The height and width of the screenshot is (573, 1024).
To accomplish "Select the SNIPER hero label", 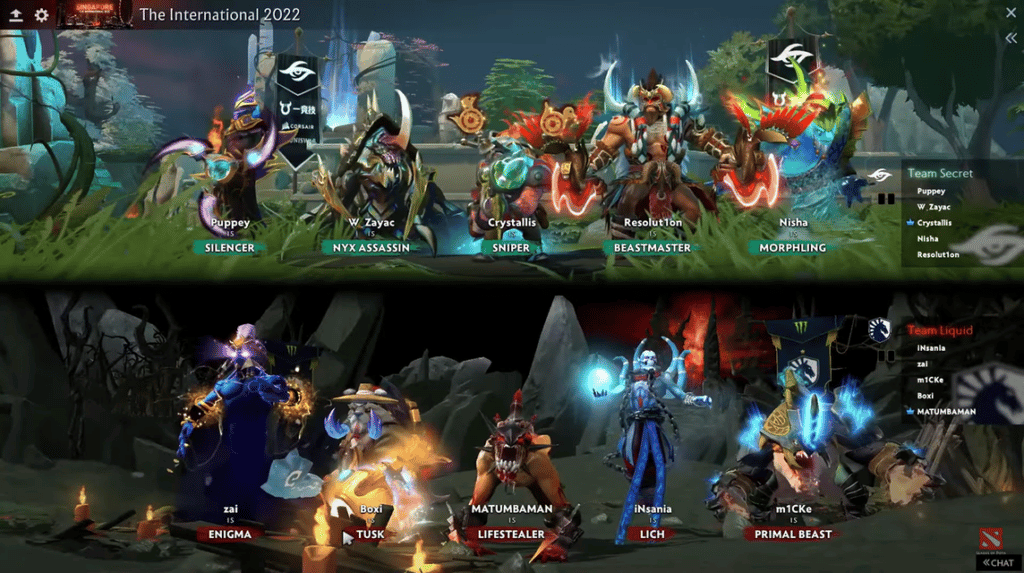I will coord(513,247).
